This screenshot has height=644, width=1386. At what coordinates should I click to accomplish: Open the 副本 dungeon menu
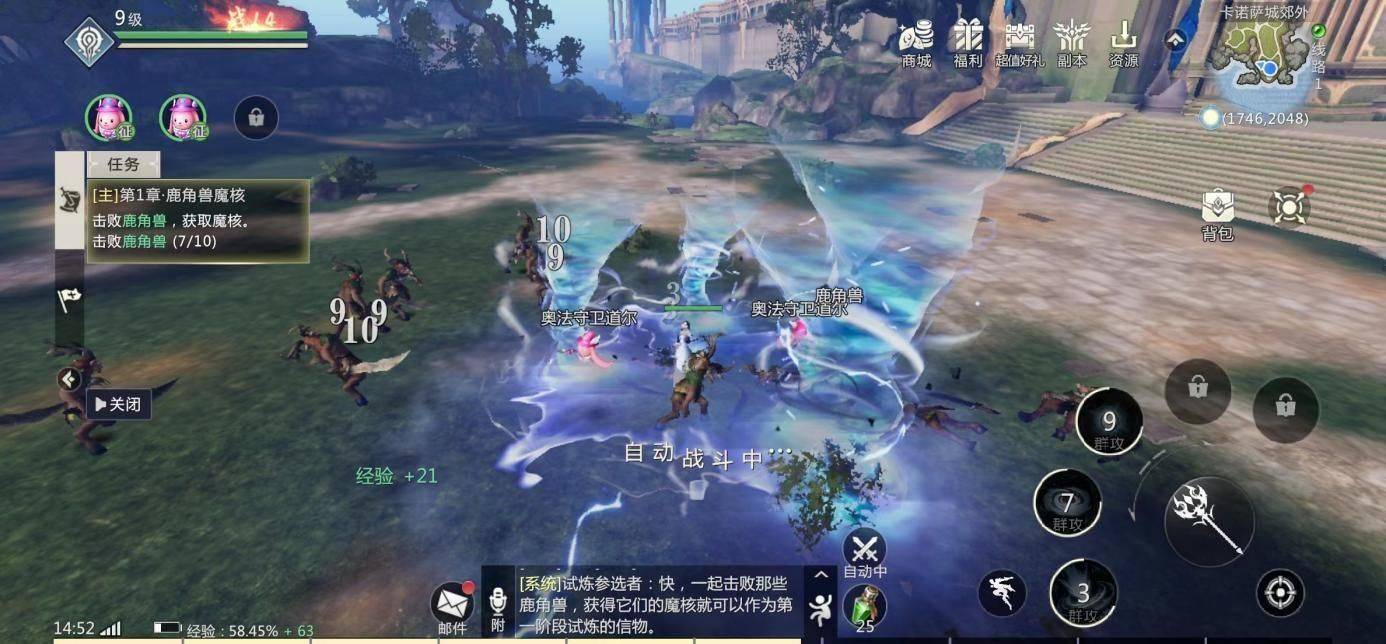click(x=1071, y=43)
